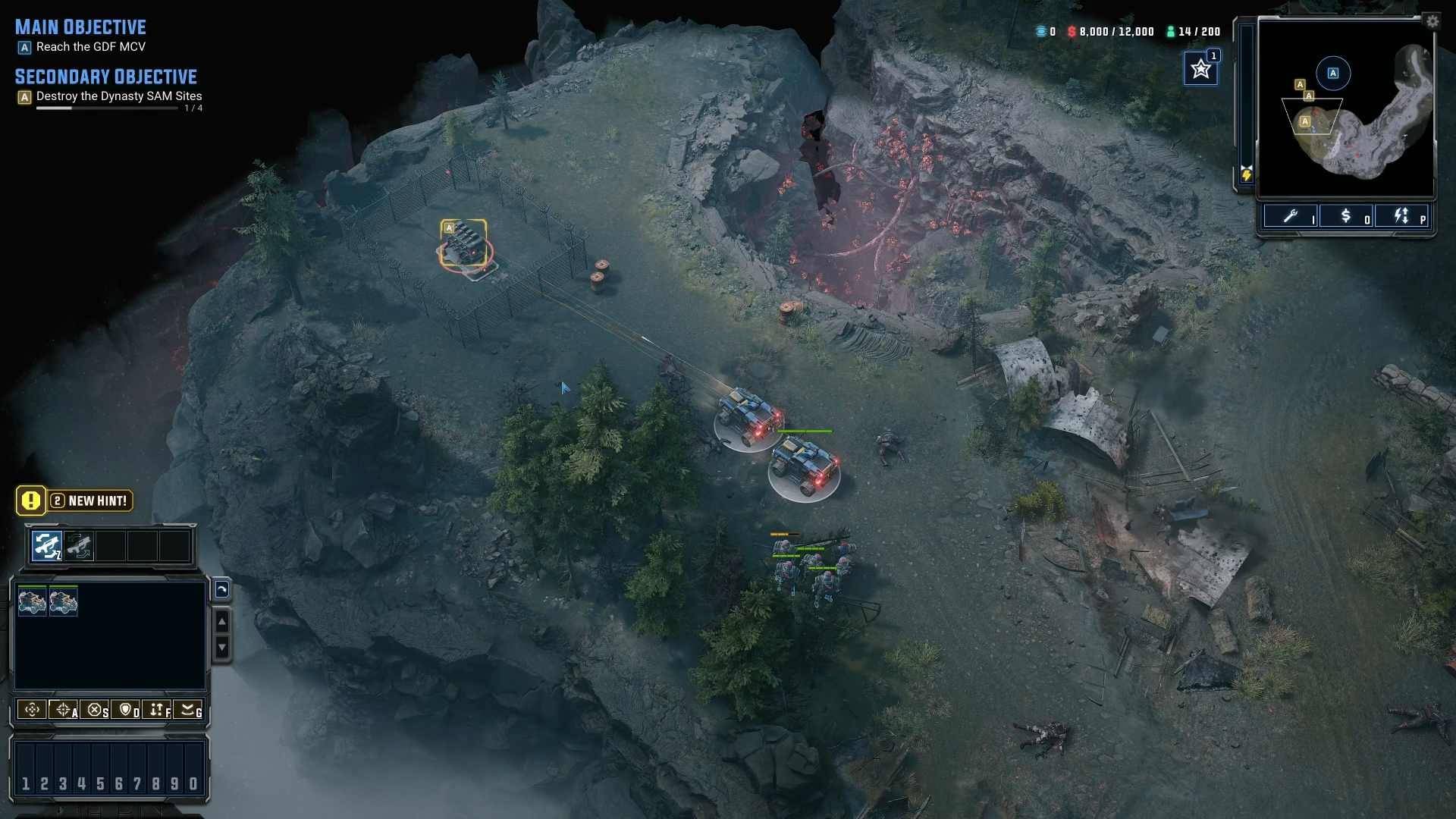
Task: Click the curved back arrow above scroll arrows
Action: [x=223, y=589]
